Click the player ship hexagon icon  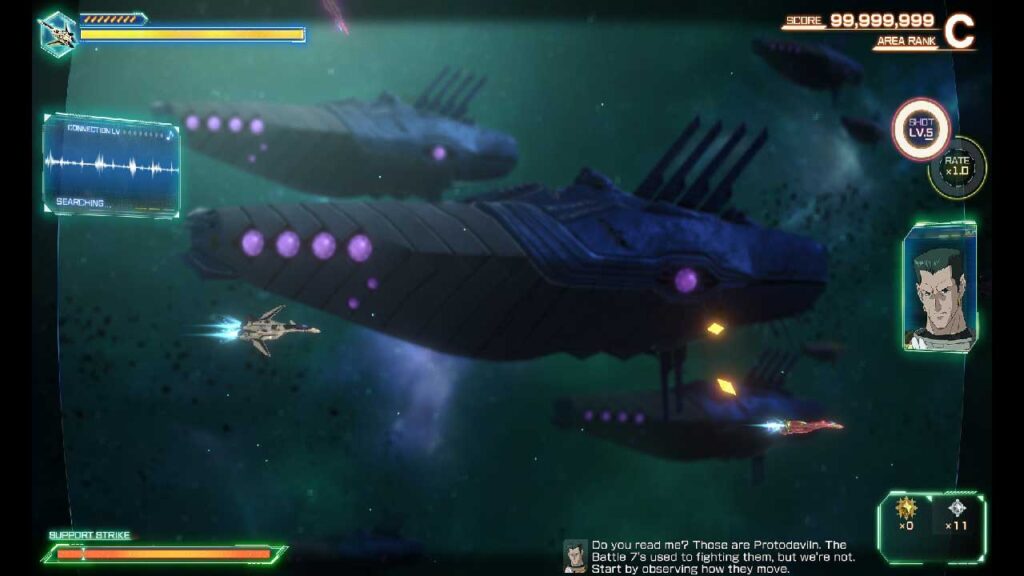pos(57,33)
